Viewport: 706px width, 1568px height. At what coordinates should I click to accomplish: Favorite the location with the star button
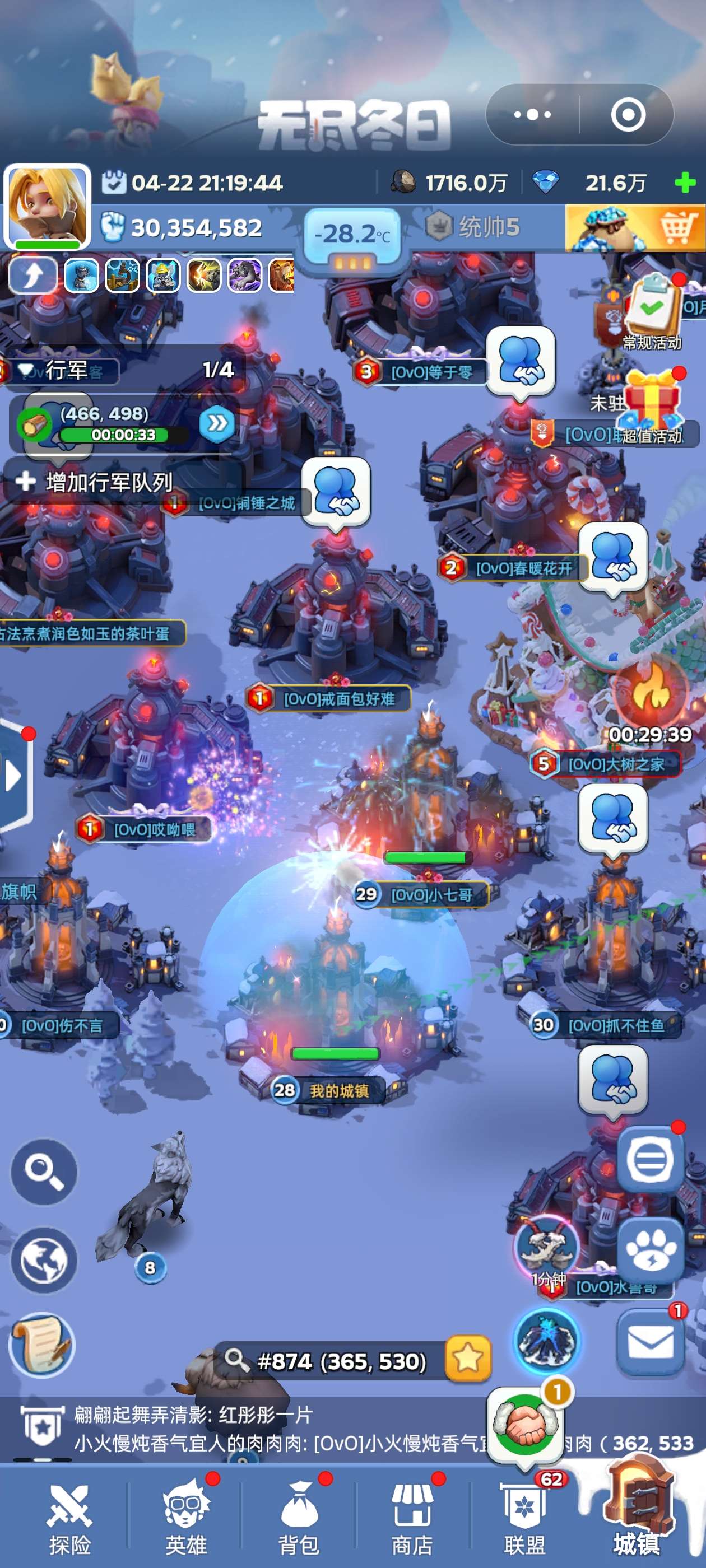(x=468, y=1357)
